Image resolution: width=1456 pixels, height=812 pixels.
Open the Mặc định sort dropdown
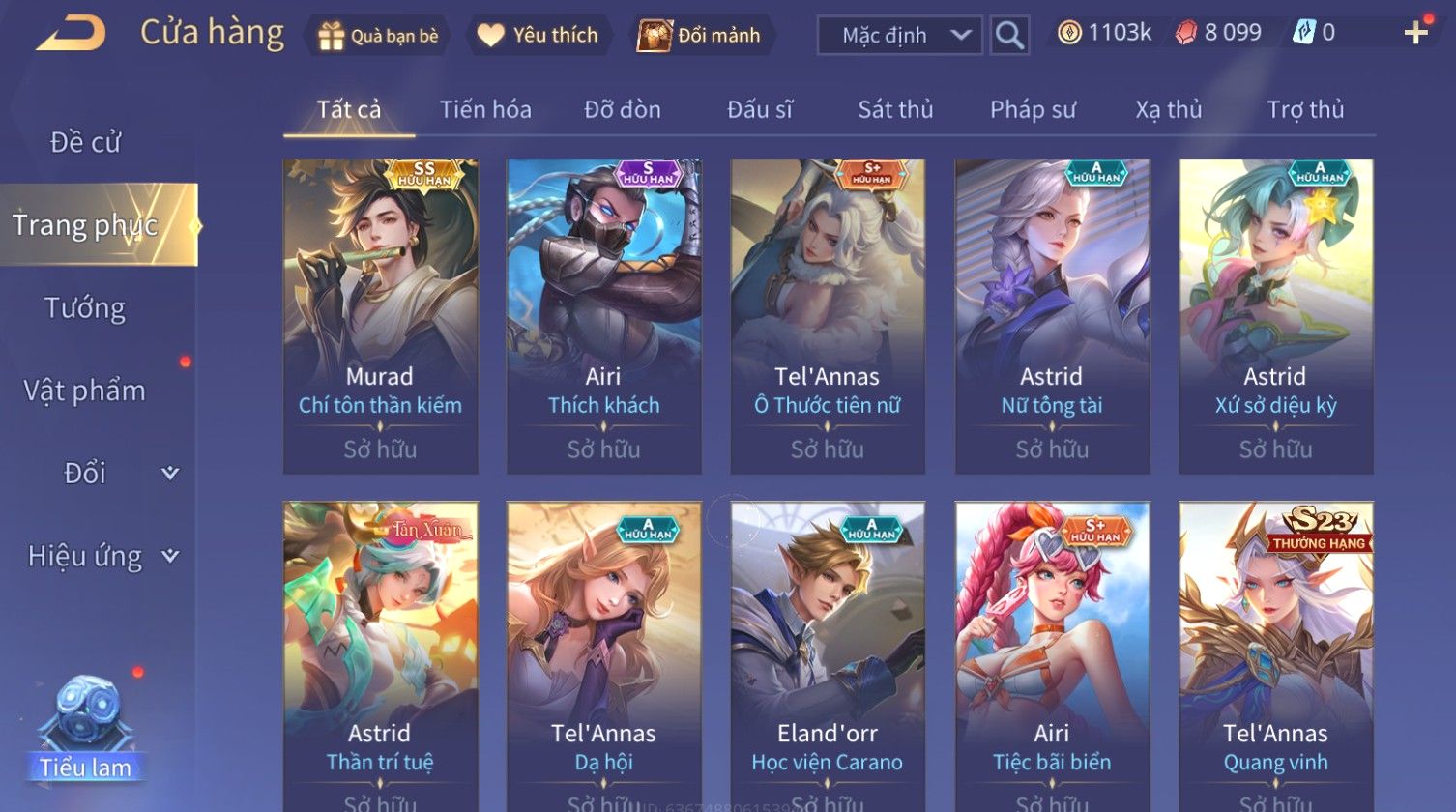[899, 36]
